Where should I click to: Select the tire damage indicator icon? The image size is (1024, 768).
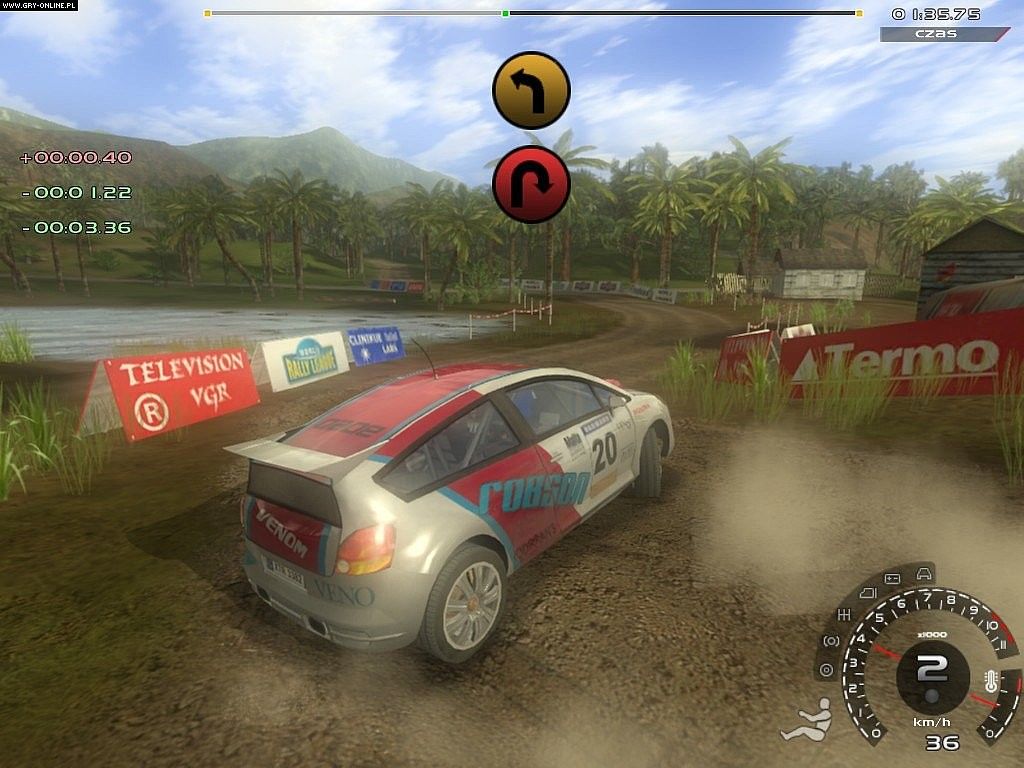tap(826, 669)
